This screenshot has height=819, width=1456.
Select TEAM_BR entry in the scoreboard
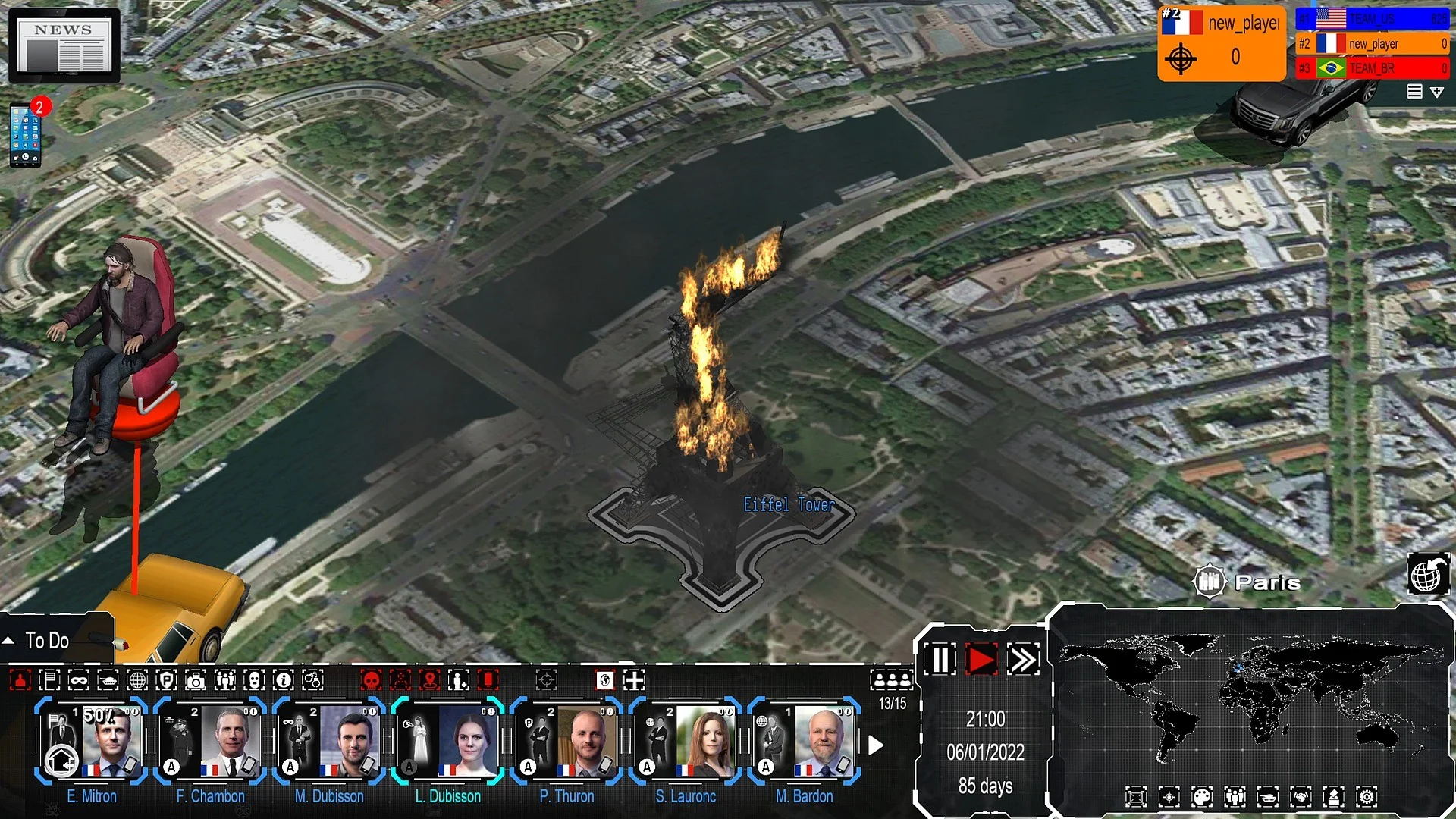[1373, 68]
